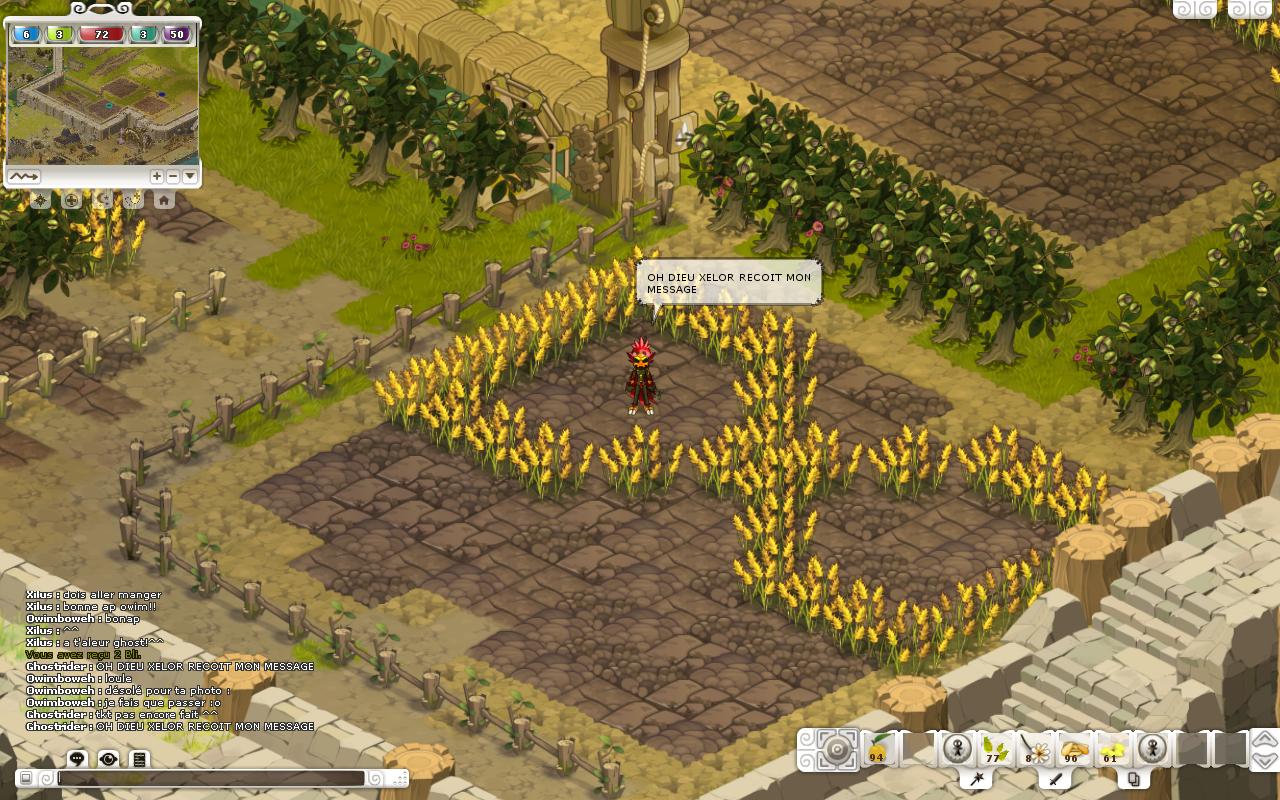The image size is (1280, 800).
Task: Click the flower item marked 8
Action: pyautogui.click(x=1036, y=750)
